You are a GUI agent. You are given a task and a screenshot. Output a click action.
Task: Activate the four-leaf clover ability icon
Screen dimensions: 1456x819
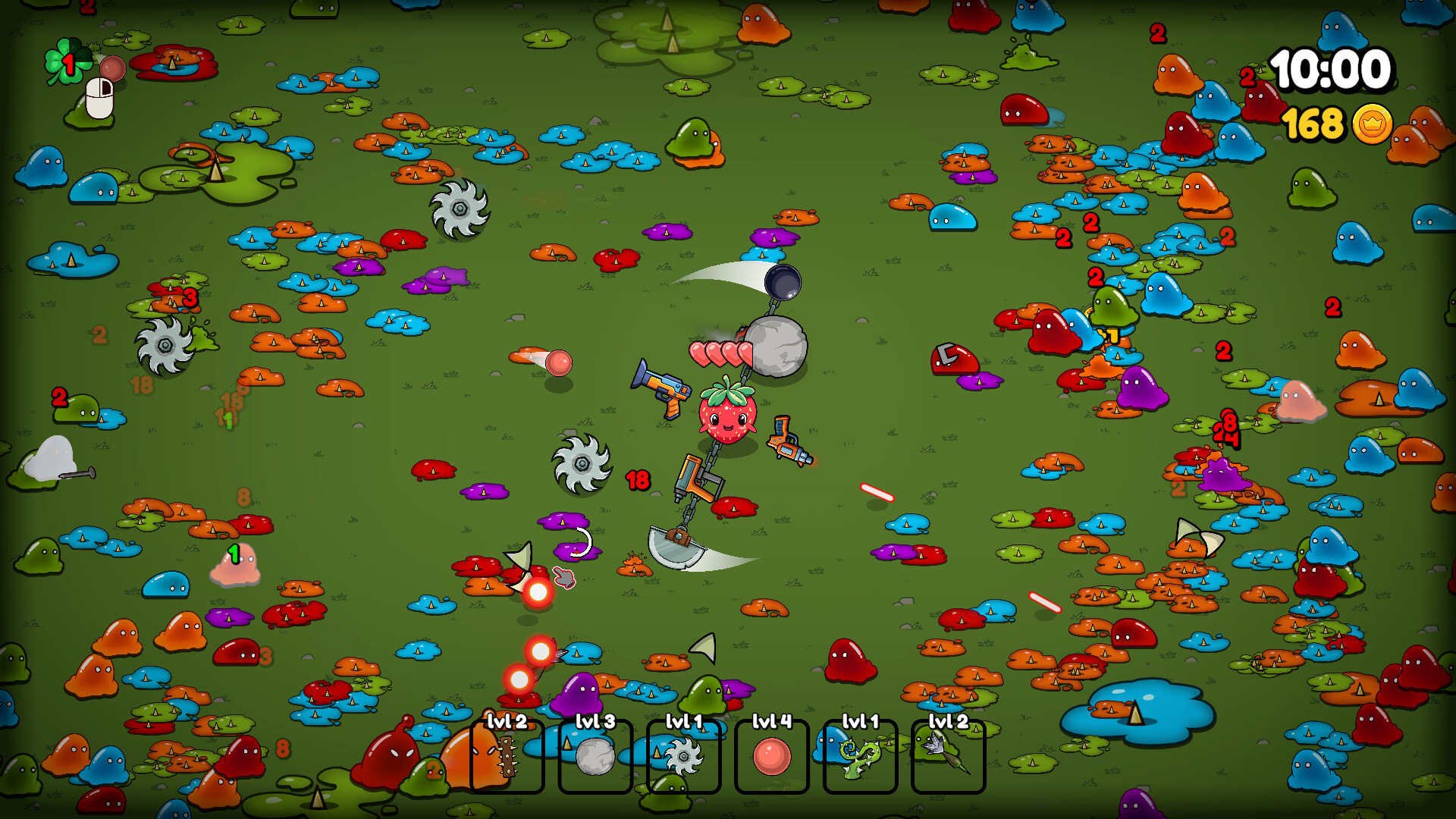(x=65, y=61)
